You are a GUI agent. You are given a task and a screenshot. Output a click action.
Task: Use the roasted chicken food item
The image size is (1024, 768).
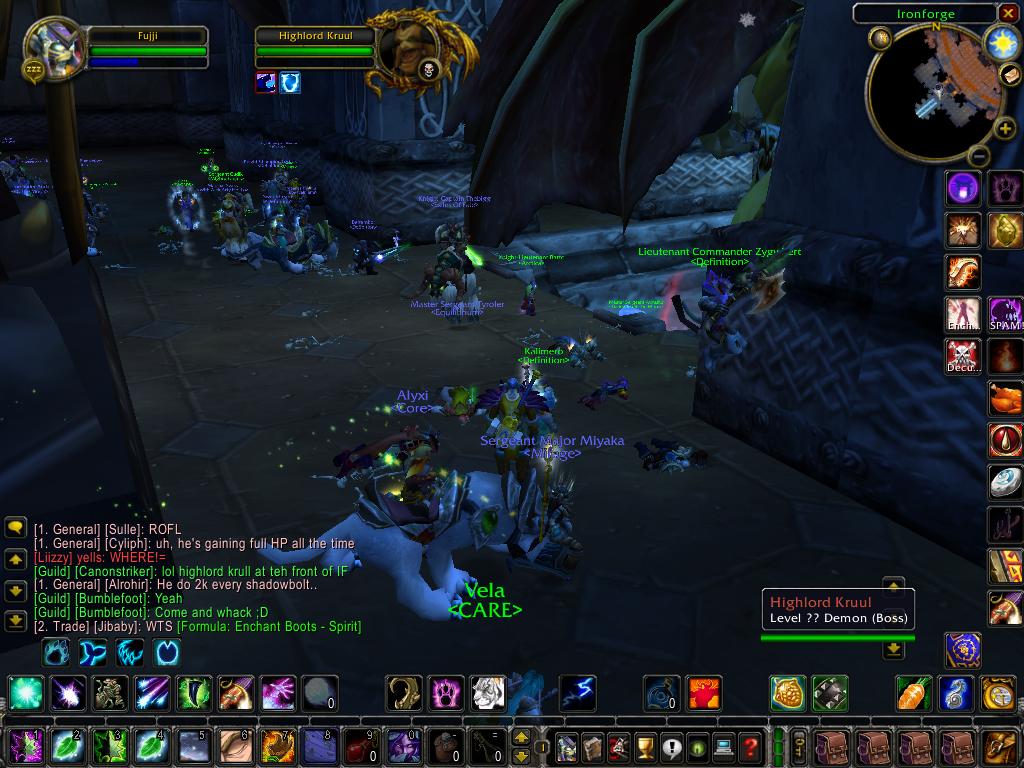(1005, 399)
